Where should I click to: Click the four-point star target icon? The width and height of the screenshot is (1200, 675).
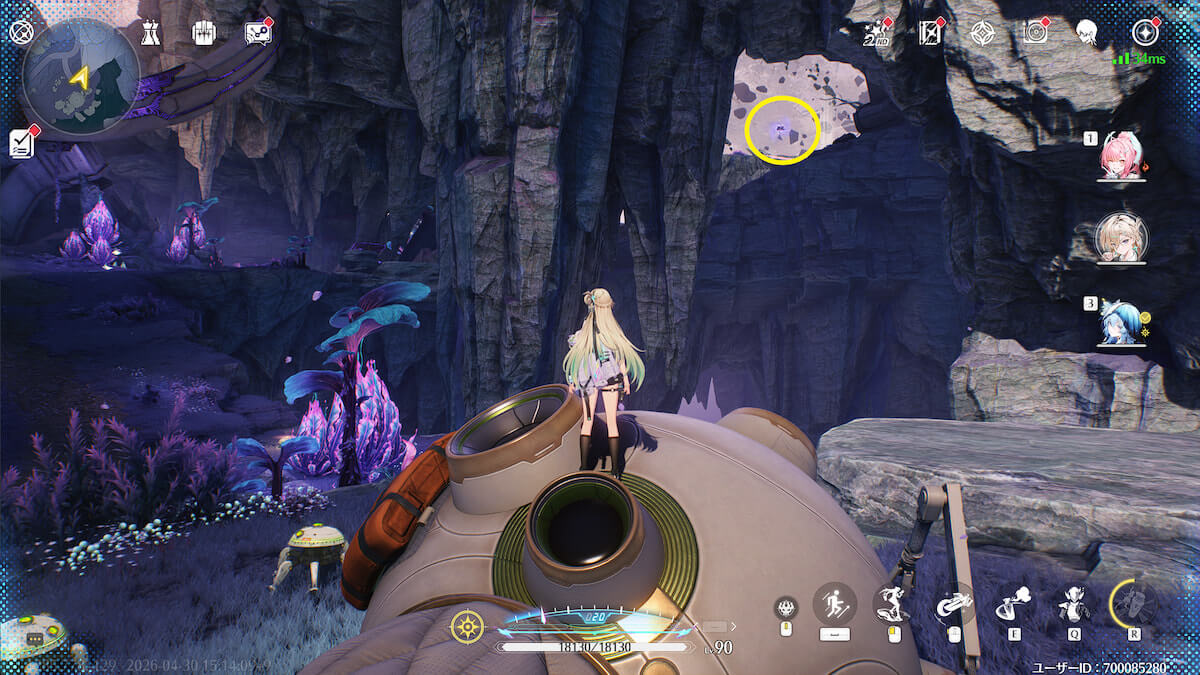pos(983,33)
